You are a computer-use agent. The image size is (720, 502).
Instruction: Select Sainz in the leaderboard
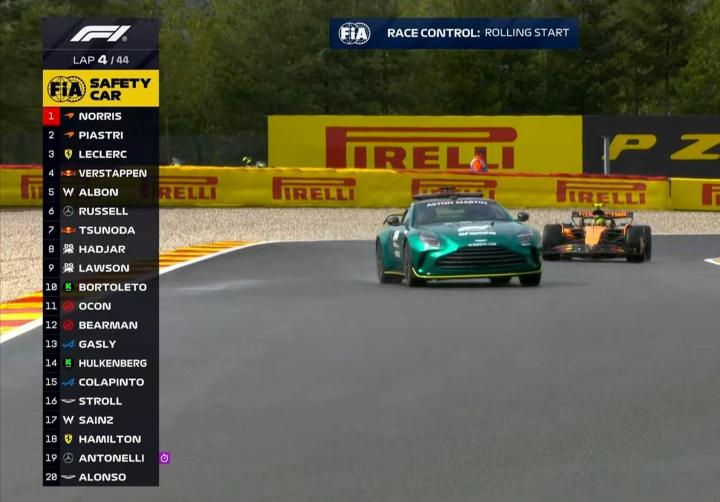pyautogui.click(x=100, y=420)
